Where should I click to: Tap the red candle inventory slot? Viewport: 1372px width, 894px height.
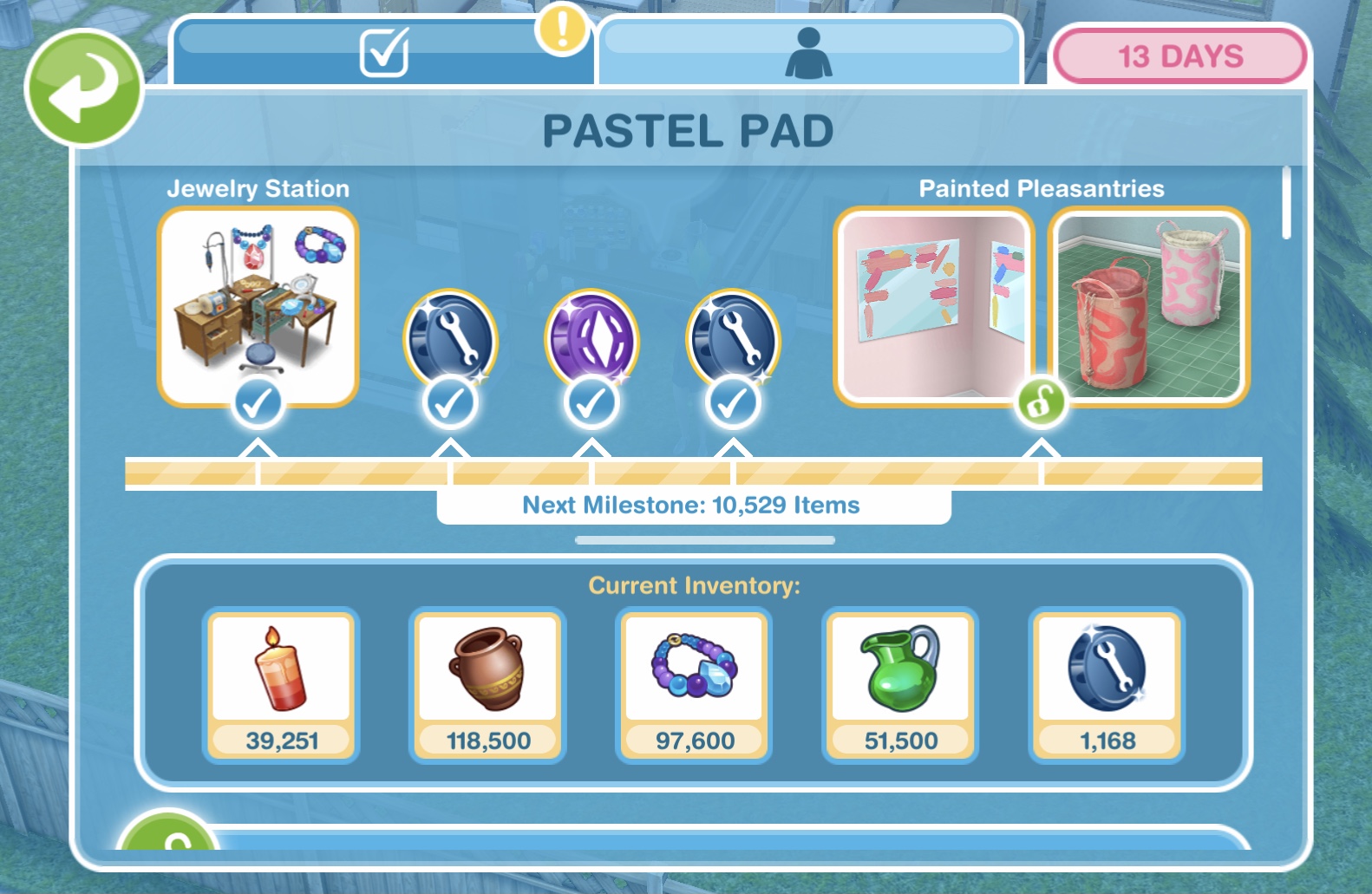pos(281,684)
